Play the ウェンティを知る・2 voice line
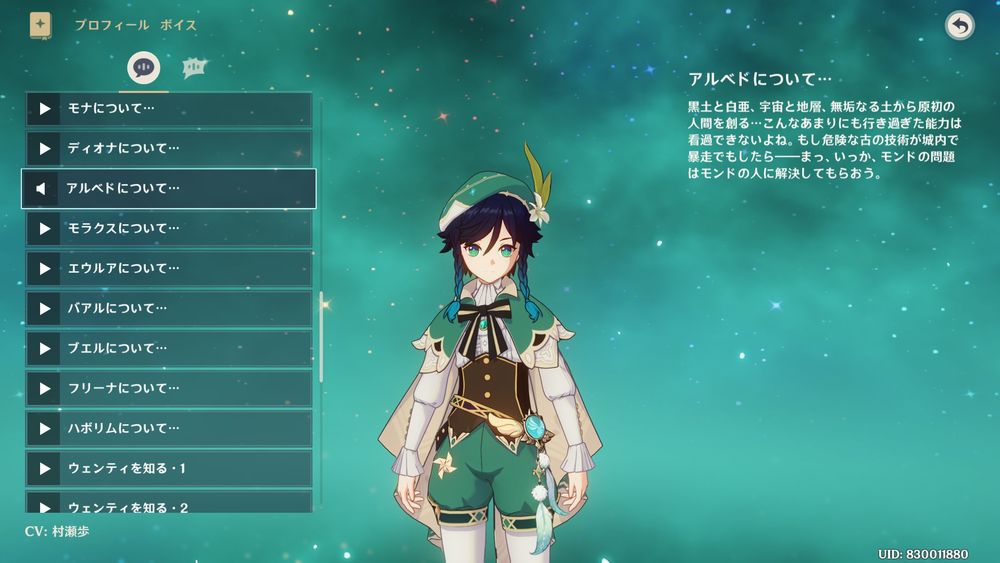 pos(168,503)
